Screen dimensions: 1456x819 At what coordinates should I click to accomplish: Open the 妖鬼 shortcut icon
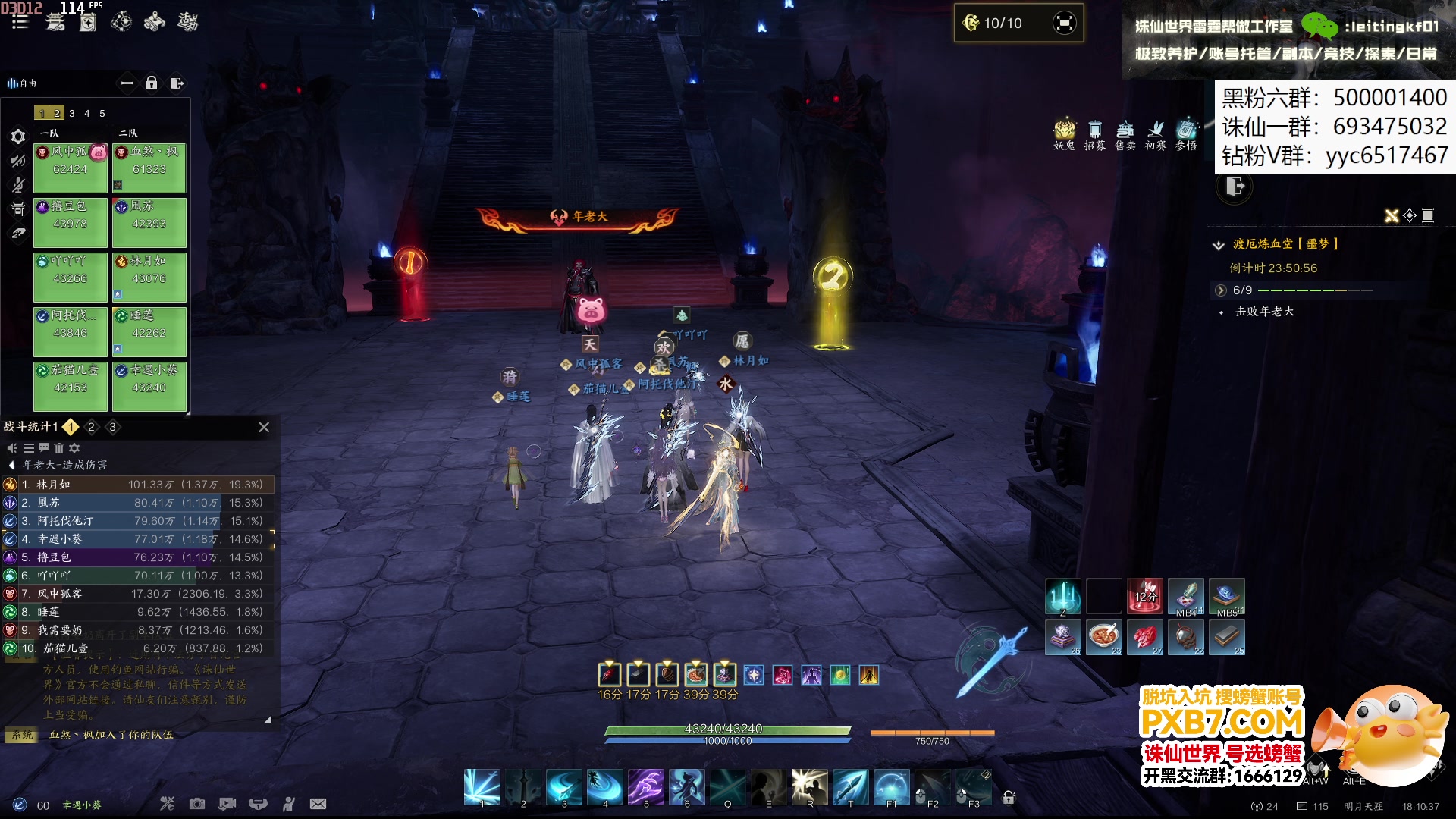click(x=1065, y=135)
